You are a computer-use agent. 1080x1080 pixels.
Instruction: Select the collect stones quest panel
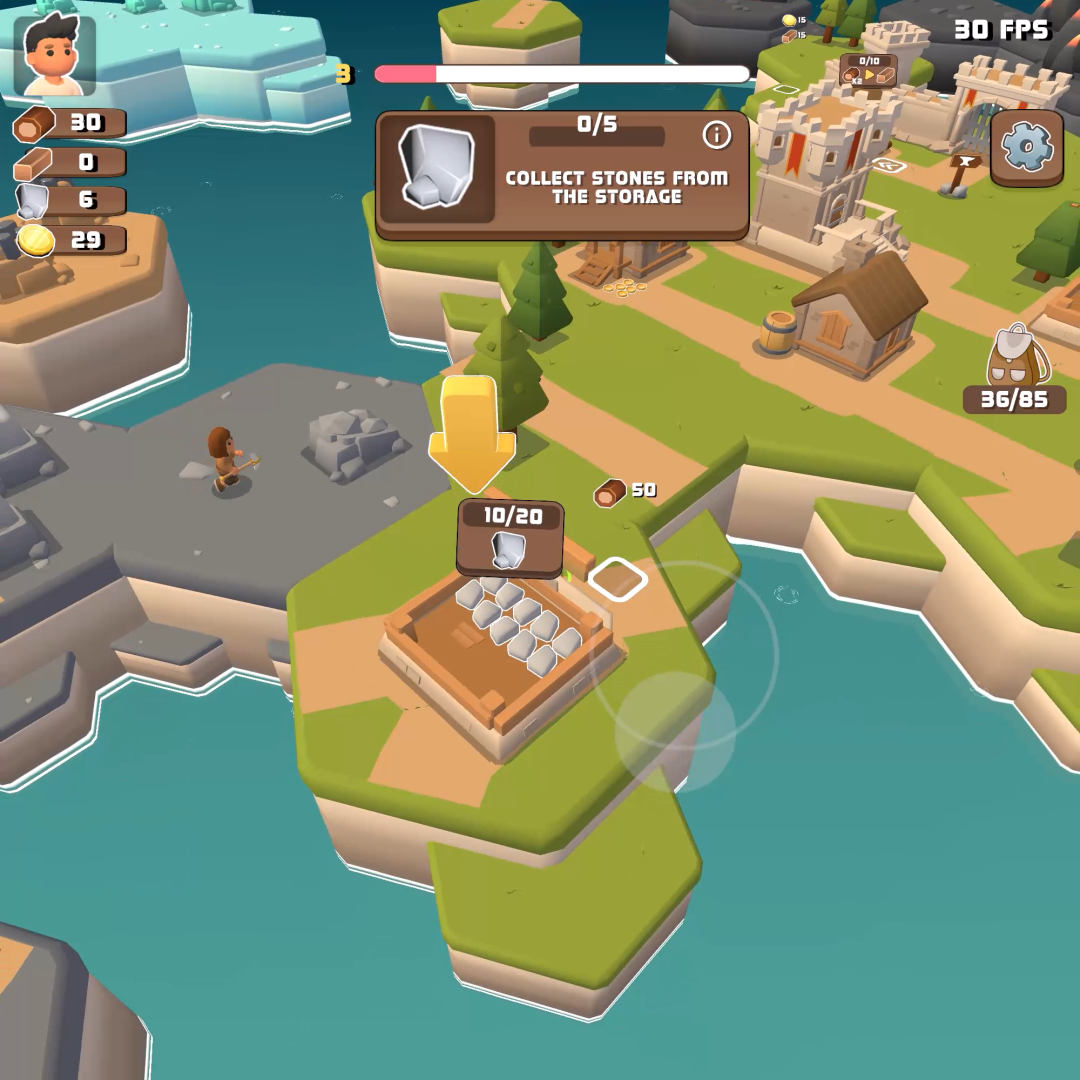562,176
